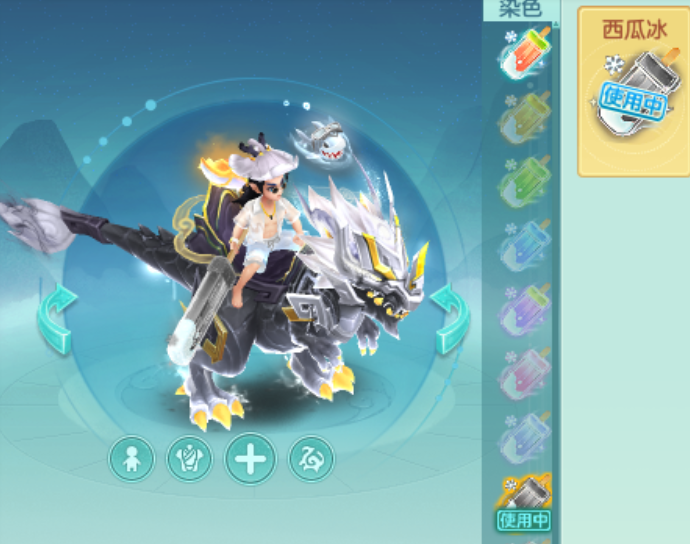This screenshot has height=544, width=690.
Task: Click the character figure round button
Action: click(x=131, y=459)
